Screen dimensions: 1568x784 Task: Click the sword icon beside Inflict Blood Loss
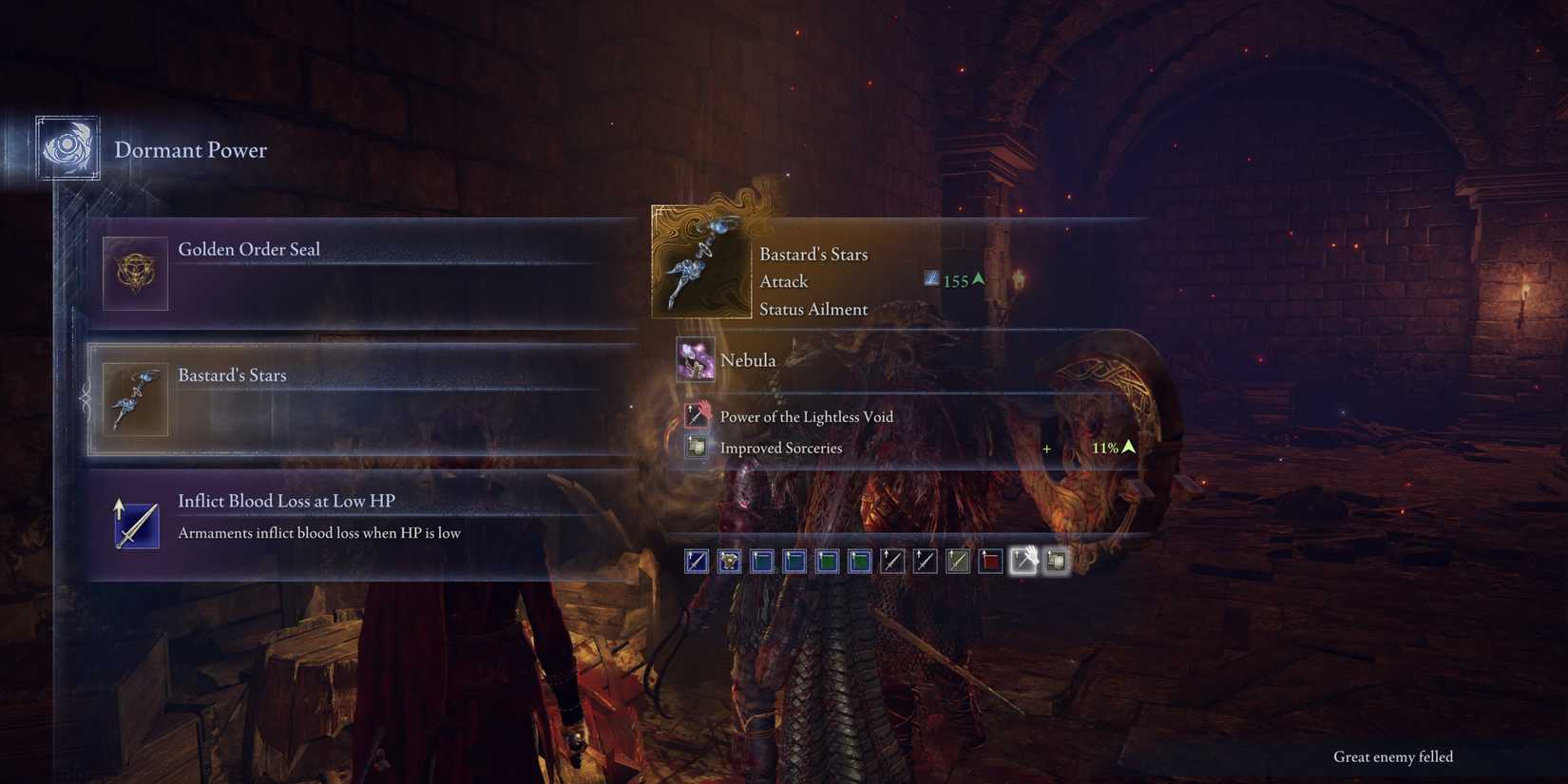coord(134,524)
